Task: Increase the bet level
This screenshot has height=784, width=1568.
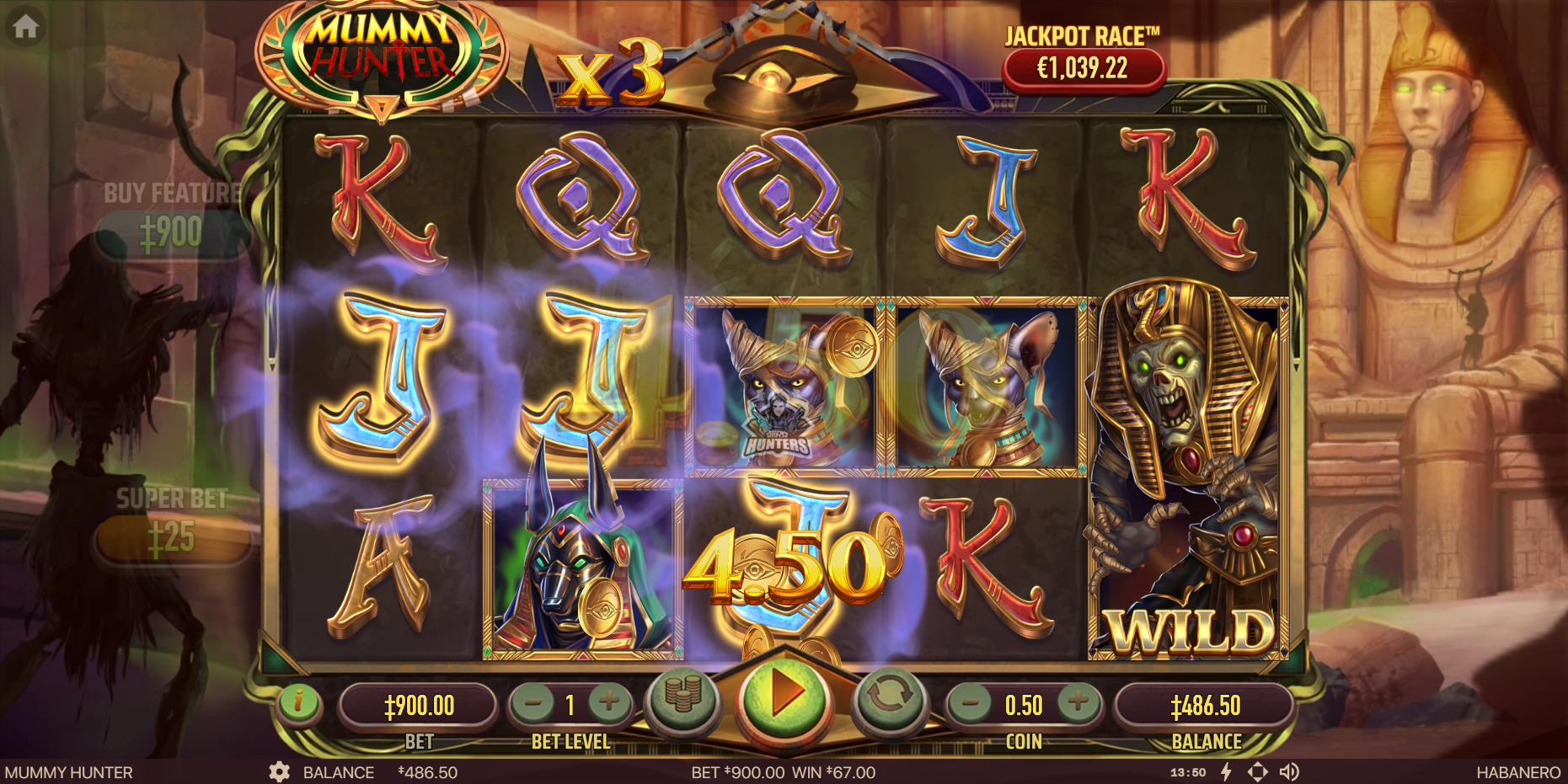Action: coord(608,702)
